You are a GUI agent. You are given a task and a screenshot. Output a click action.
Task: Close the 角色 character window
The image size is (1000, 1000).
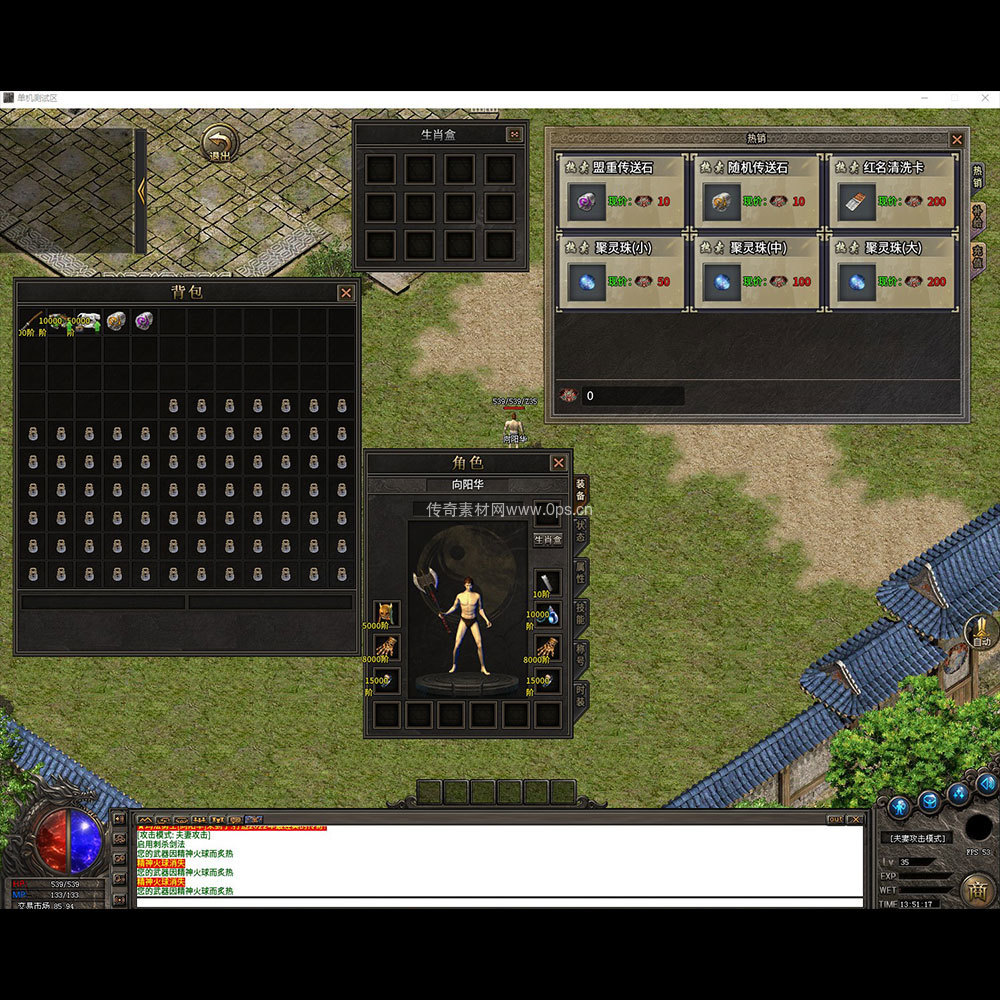pyautogui.click(x=559, y=463)
